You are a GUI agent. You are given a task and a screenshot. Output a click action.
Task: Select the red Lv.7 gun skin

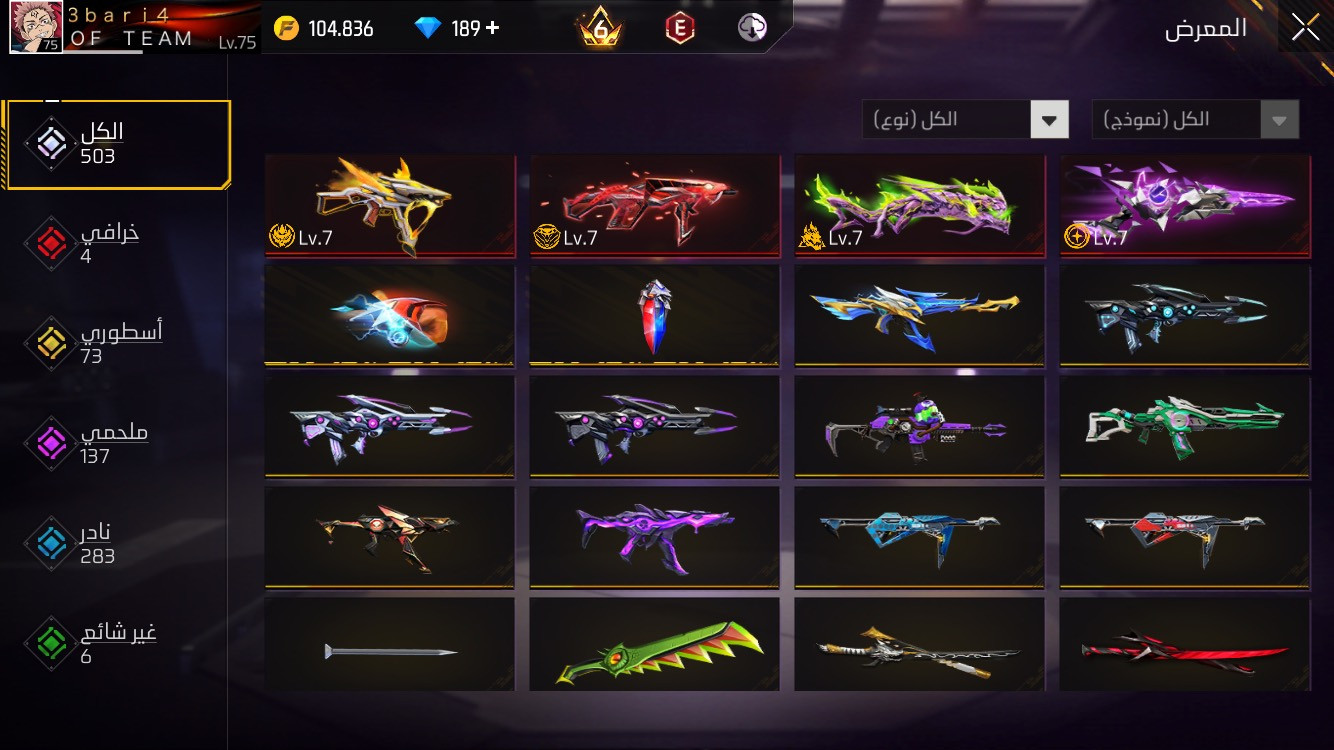coord(655,205)
